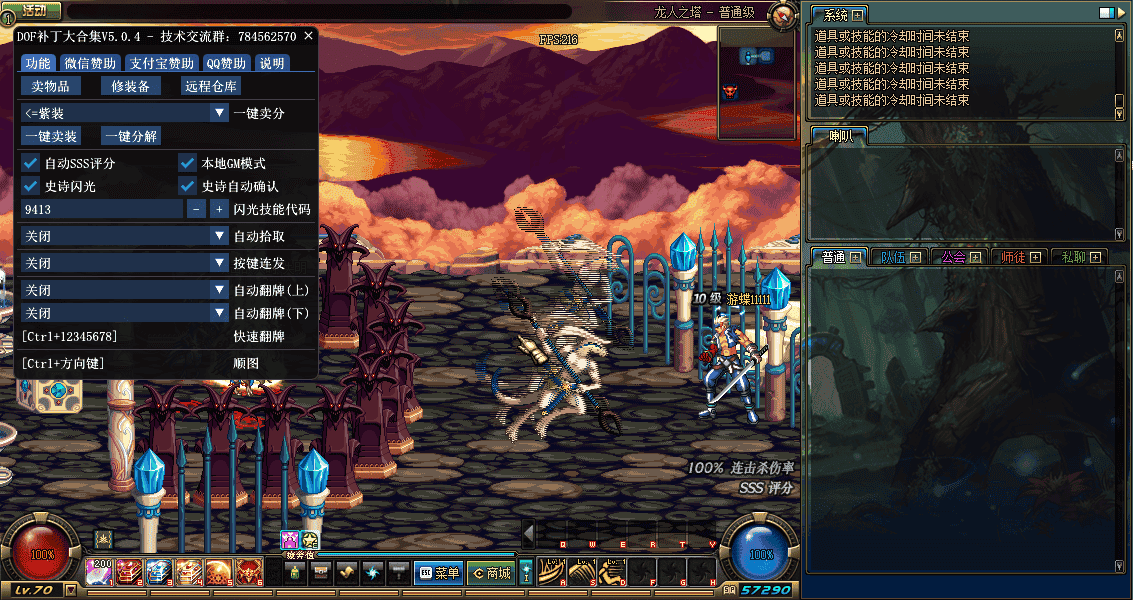This screenshot has width=1133, height=600.
Task: Toggle the 自动SSS评分 checkbox
Action: 31,163
